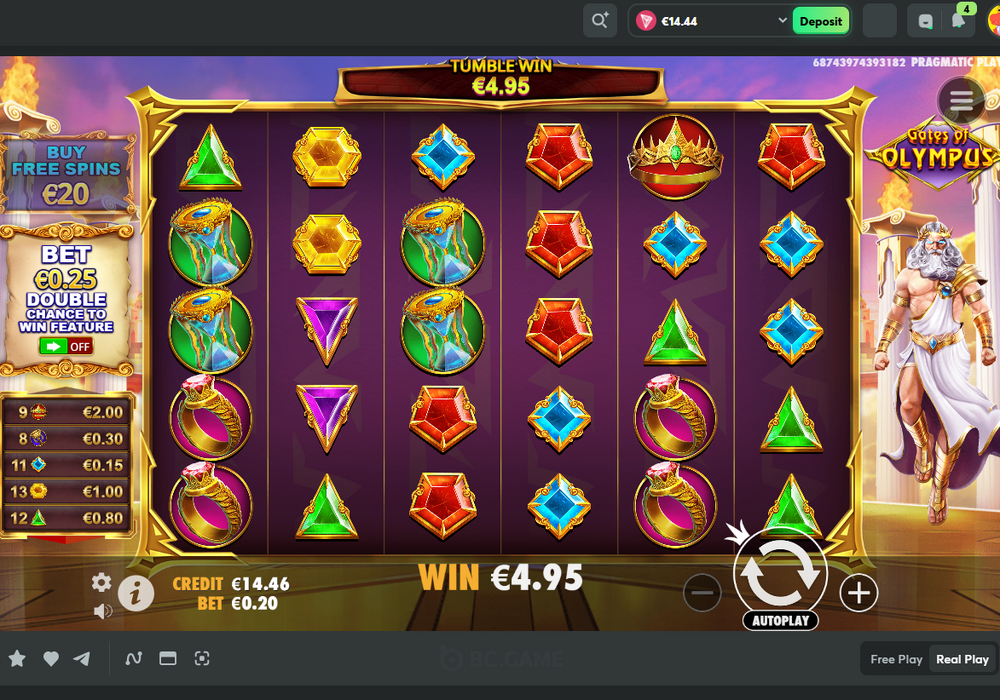Click the green Deposit button
Screen dimensions: 1000x700
click(x=821, y=21)
